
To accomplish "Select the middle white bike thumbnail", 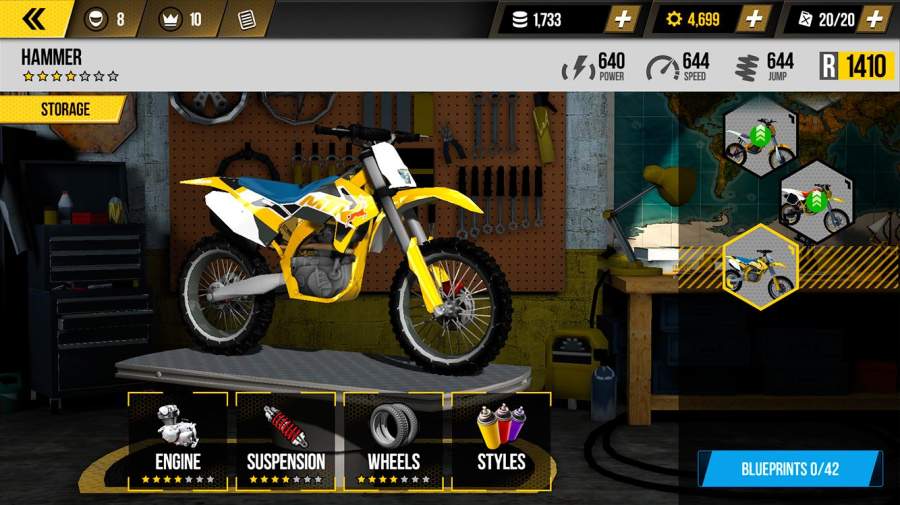I will click(x=815, y=201).
